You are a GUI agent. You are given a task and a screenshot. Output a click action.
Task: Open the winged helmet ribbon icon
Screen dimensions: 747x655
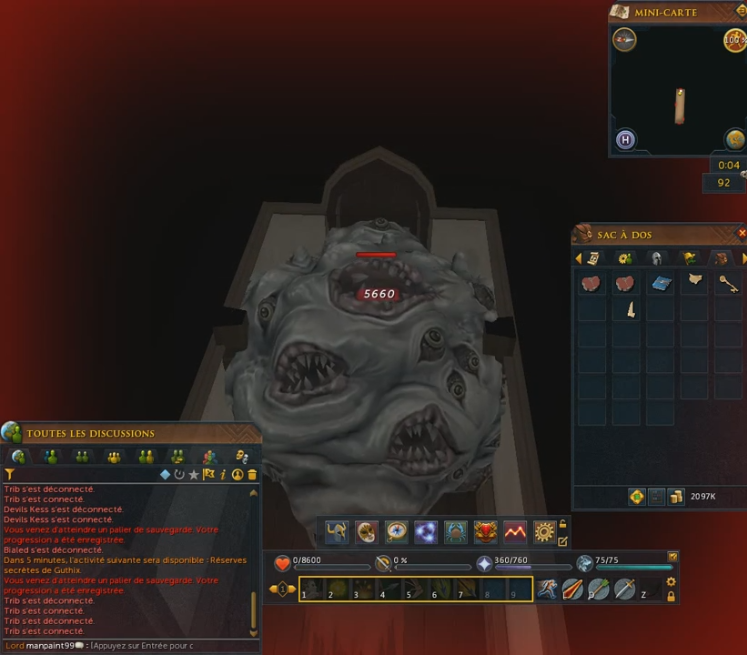click(x=336, y=532)
